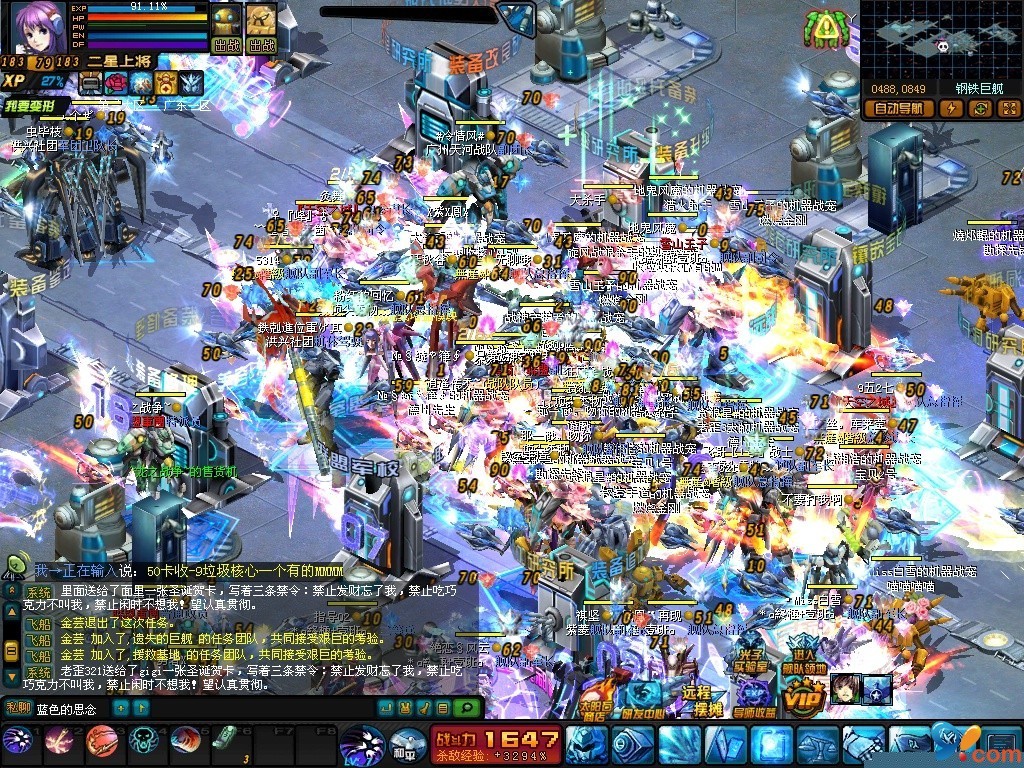The image size is (1024, 768).
Task: Open the 自动导航 auto-navigation button
Action: [899, 109]
